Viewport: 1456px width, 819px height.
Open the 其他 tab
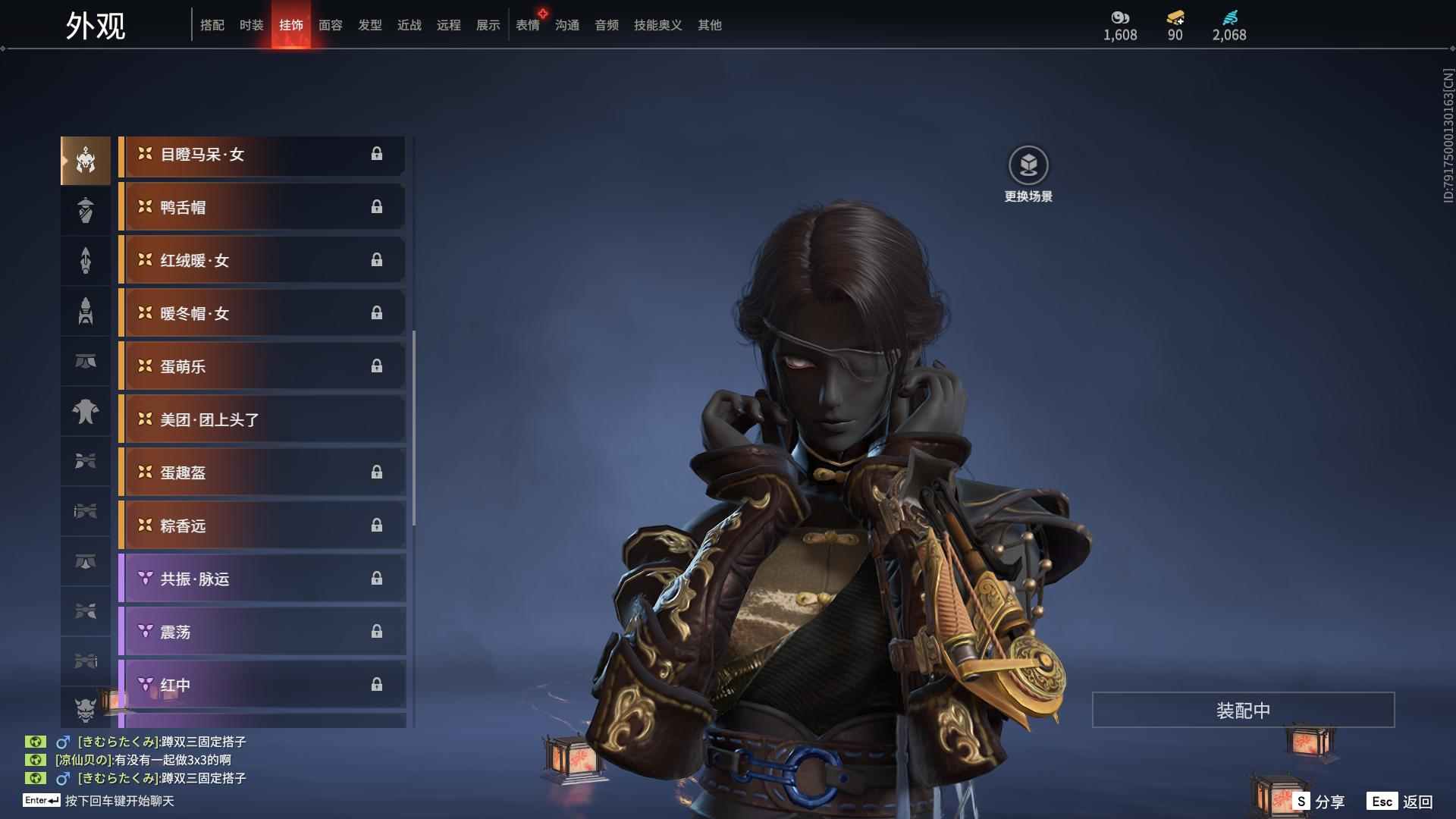pos(709,25)
